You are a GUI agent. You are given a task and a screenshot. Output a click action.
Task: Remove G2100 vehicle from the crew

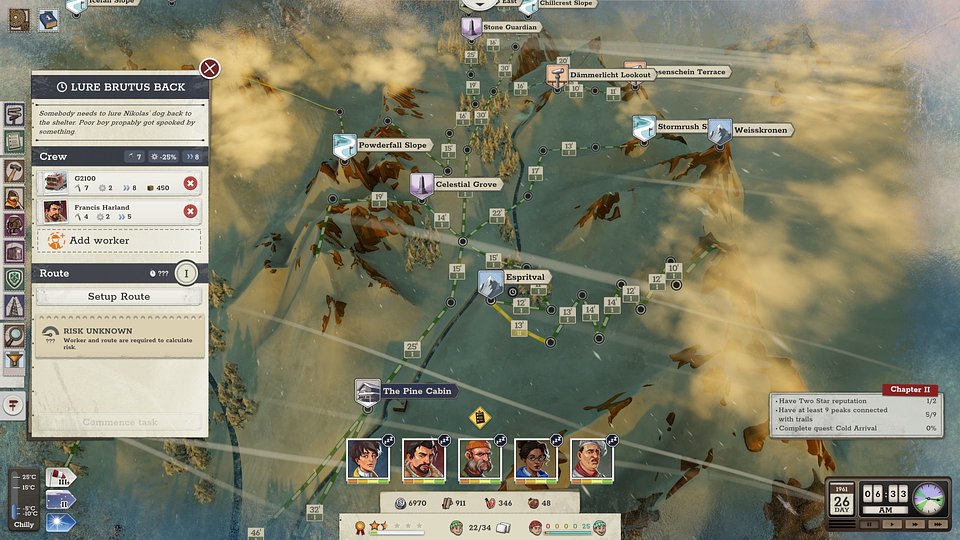pyautogui.click(x=190, y=182)
